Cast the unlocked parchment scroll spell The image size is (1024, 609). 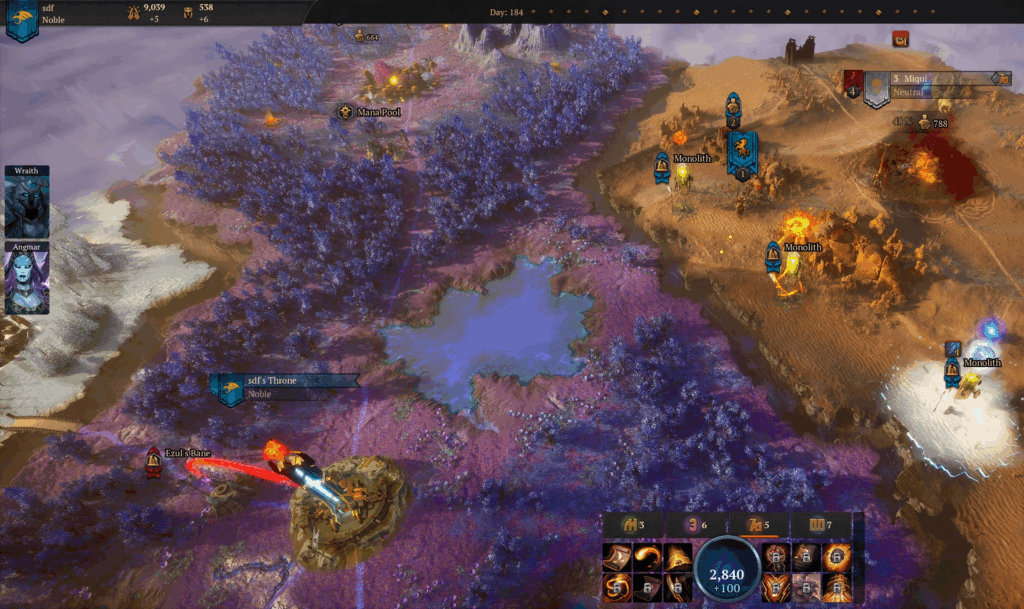(x=617, y=555)
